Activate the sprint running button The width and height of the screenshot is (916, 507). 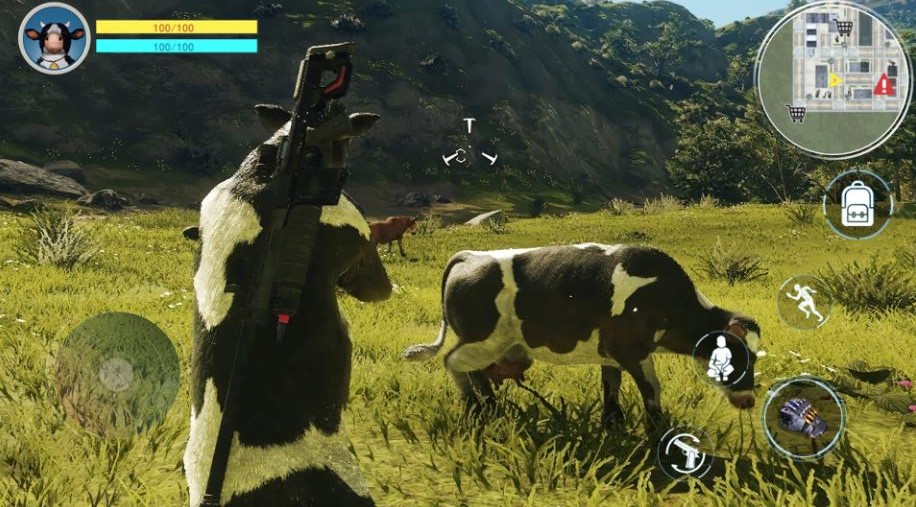coord(804,302)
